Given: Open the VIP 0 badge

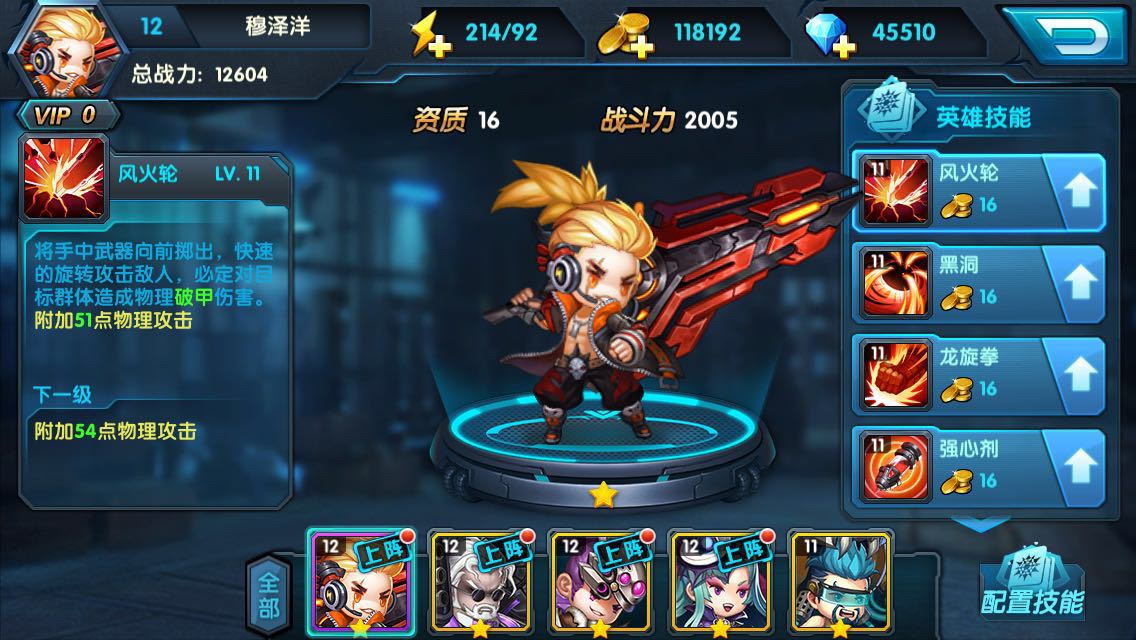Looking at the screenshot, I should point(66,115).
